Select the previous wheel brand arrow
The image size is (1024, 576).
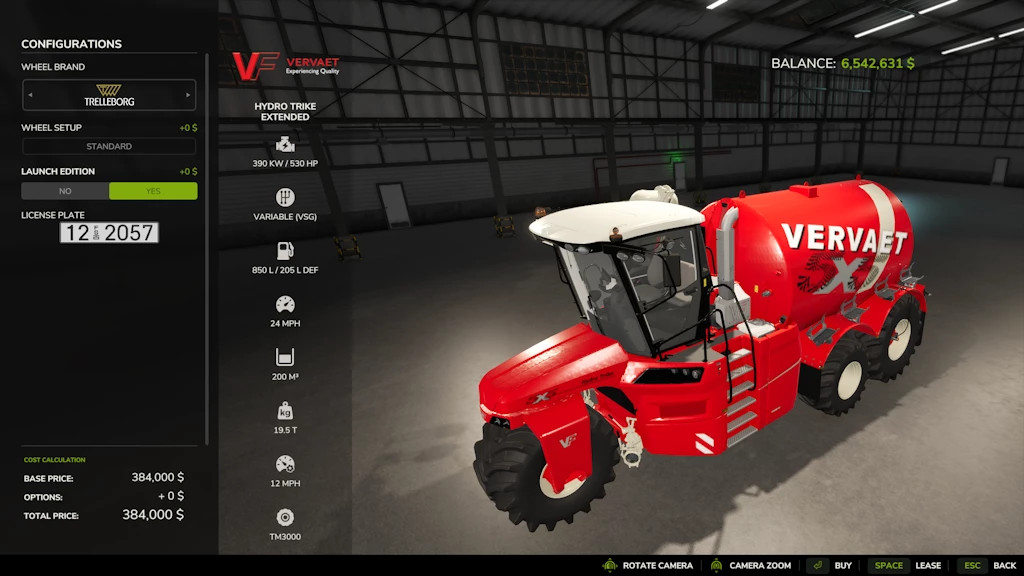30,96
